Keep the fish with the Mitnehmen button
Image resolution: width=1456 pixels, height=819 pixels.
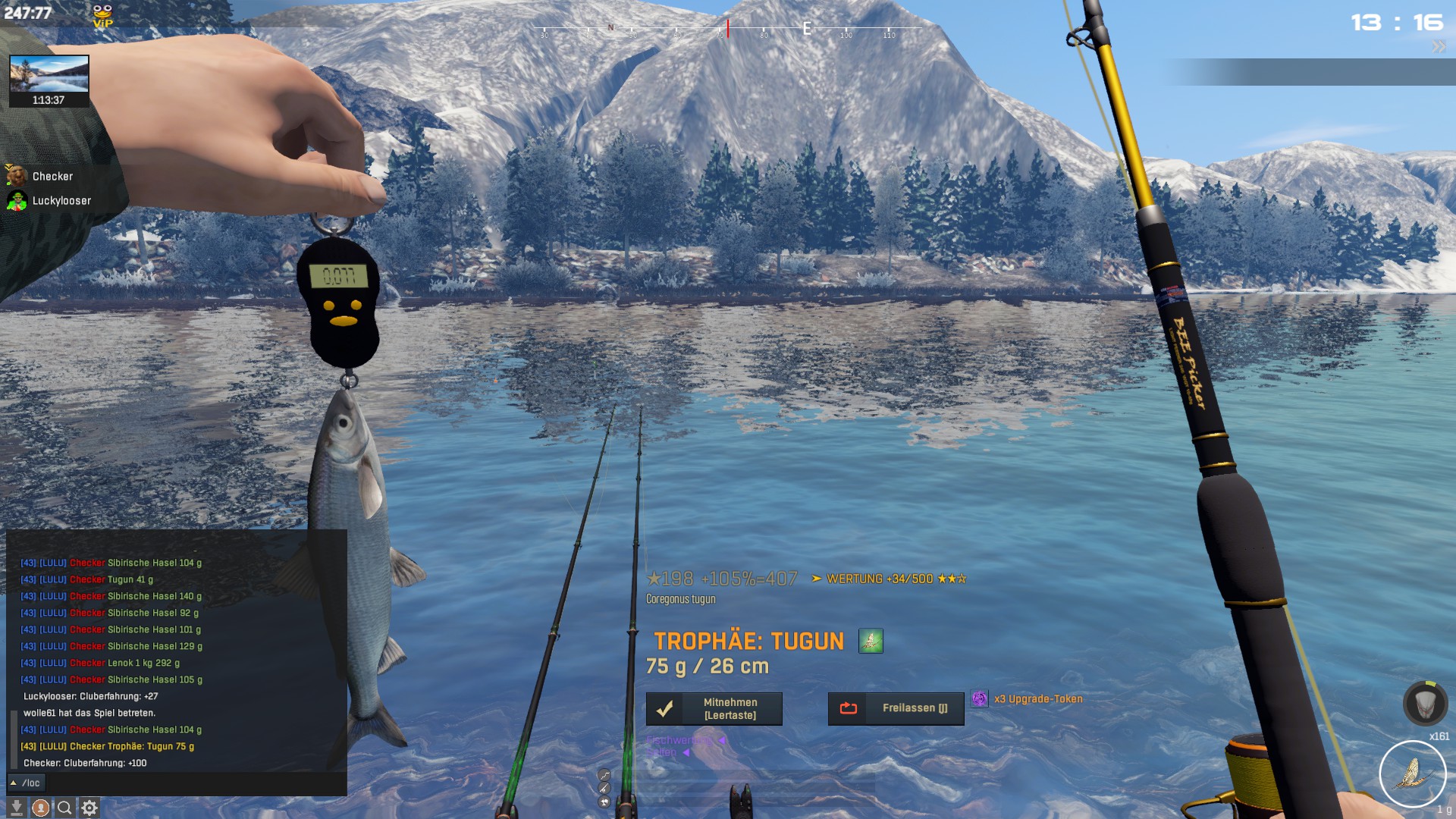tap(714, 709)
